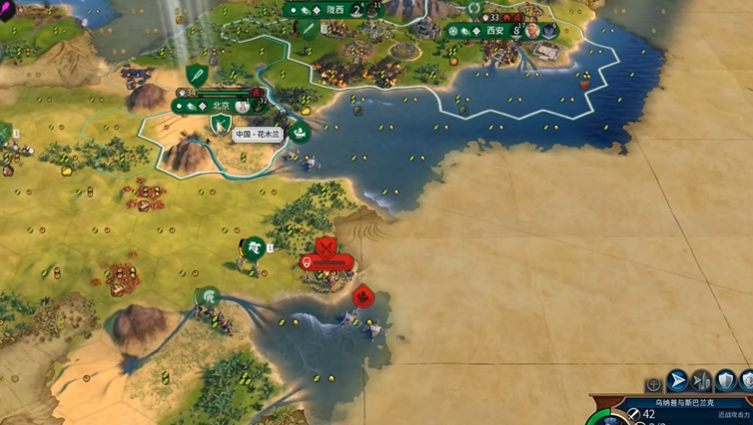The image size is (753, 425).
Task: Select the green helmet-icon unit flag
Action: [x=208, y=296]
